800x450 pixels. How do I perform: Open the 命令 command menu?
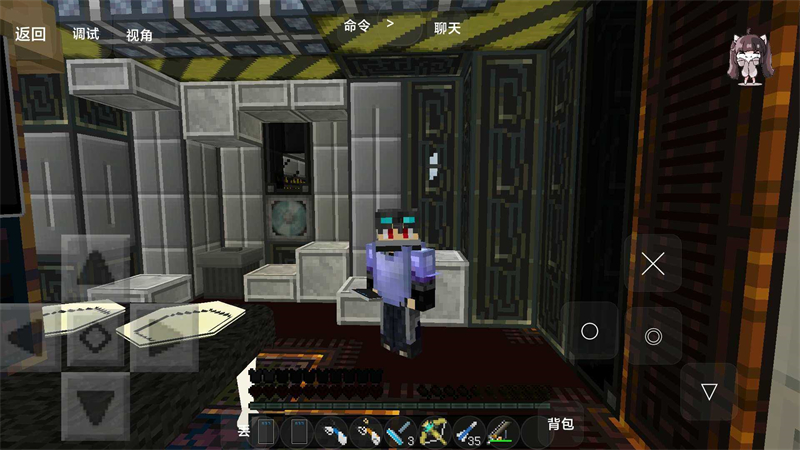357,27
